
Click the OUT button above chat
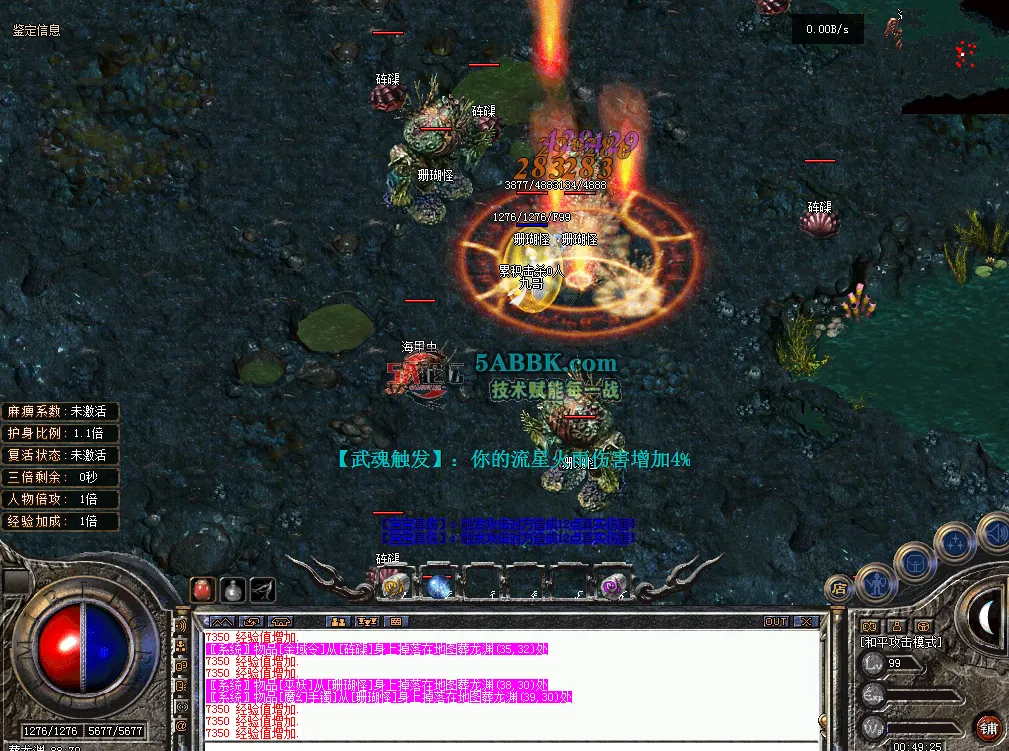coord(776,622)
